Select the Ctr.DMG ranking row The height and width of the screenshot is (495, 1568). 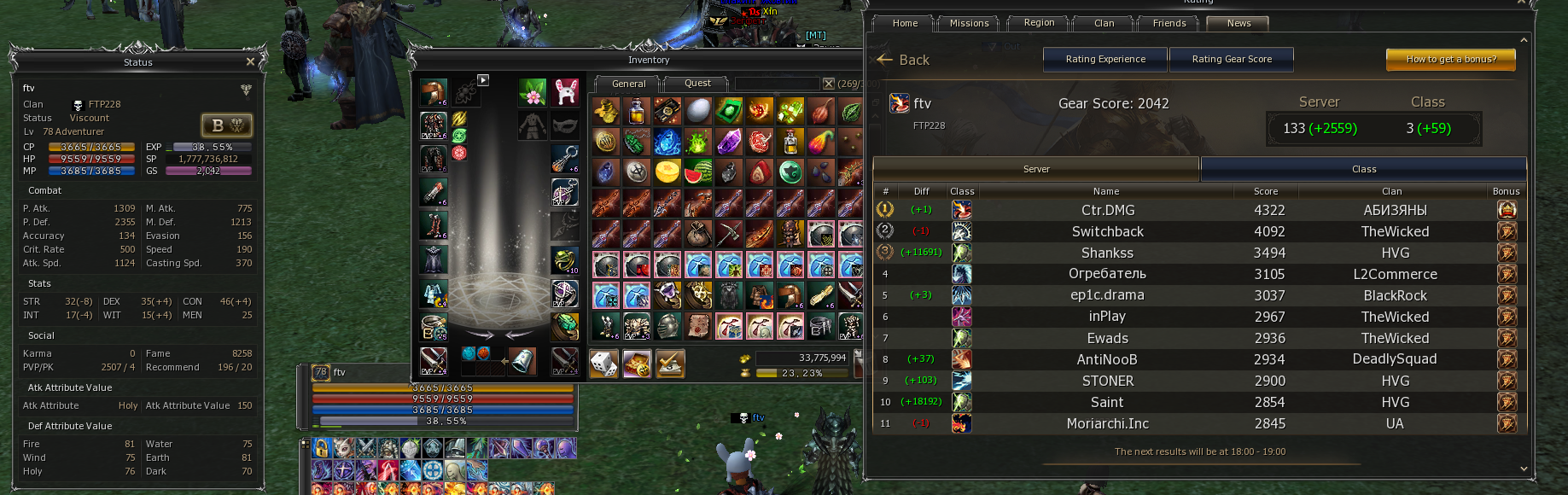(x=1107, y=210)
